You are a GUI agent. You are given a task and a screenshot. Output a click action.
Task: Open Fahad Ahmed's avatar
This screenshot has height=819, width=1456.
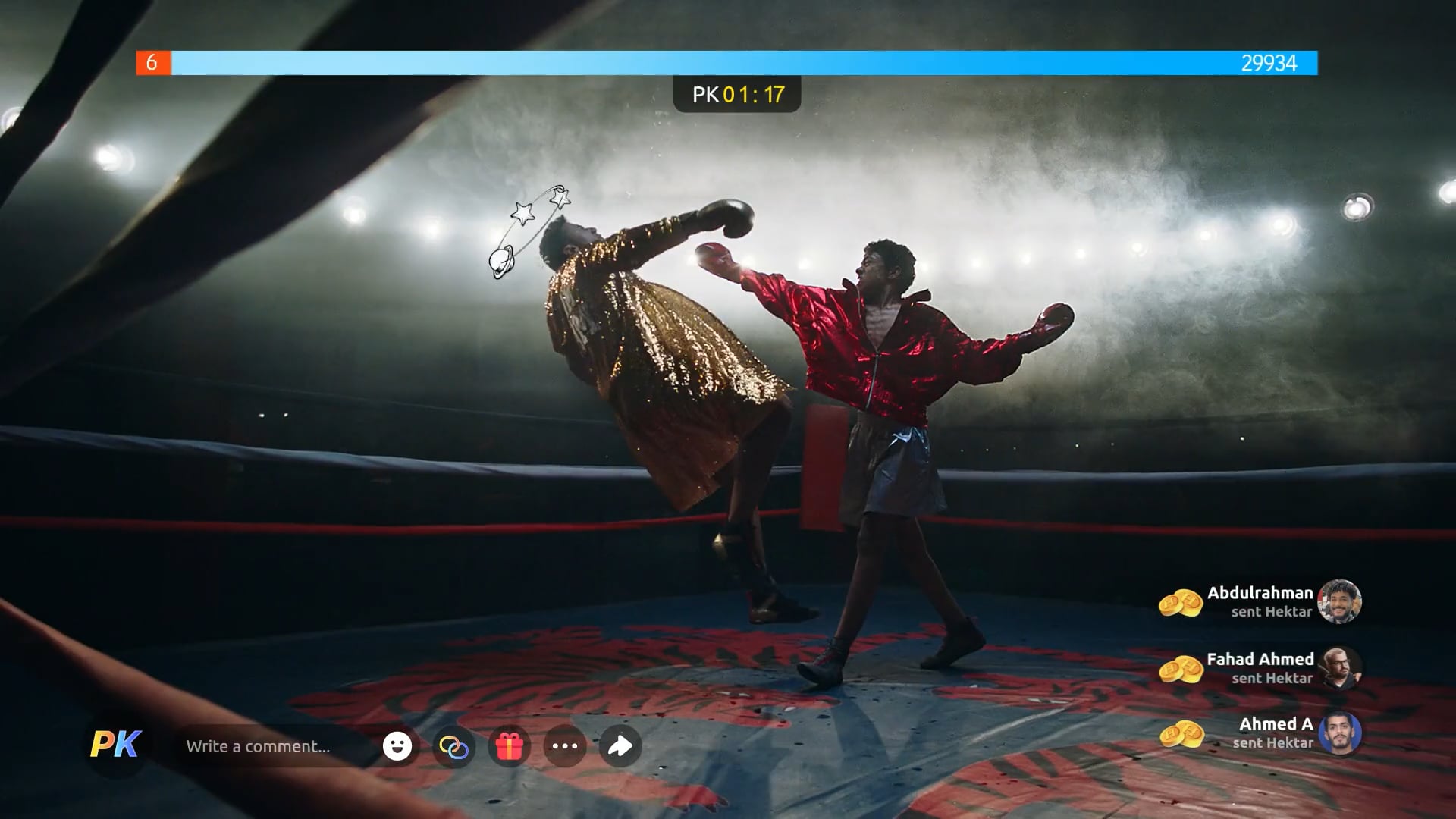click(1339, 668)
